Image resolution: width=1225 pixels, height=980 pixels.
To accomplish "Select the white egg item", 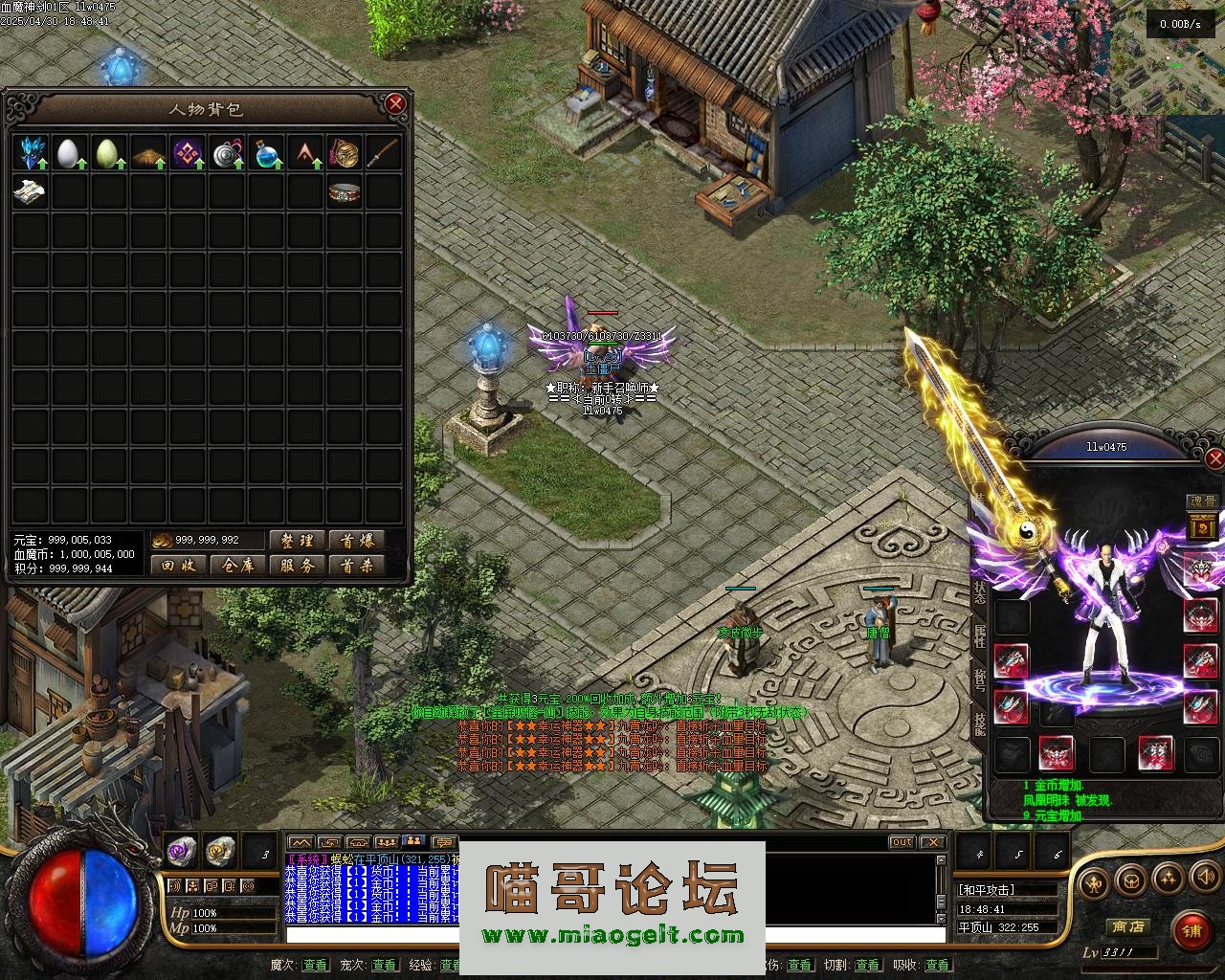I will tap(68, 153).
